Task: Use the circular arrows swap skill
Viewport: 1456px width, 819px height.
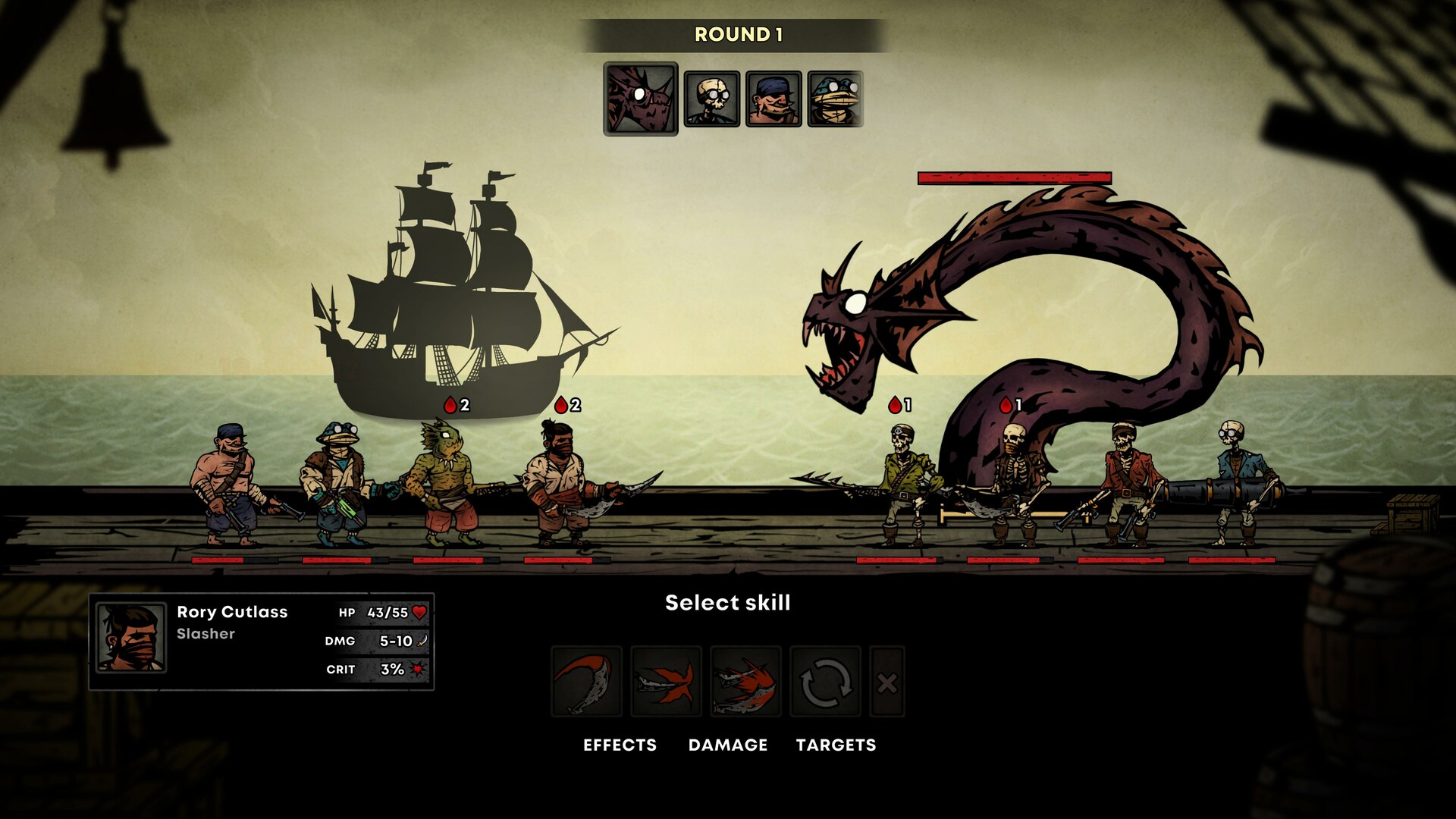Action: 825,681
